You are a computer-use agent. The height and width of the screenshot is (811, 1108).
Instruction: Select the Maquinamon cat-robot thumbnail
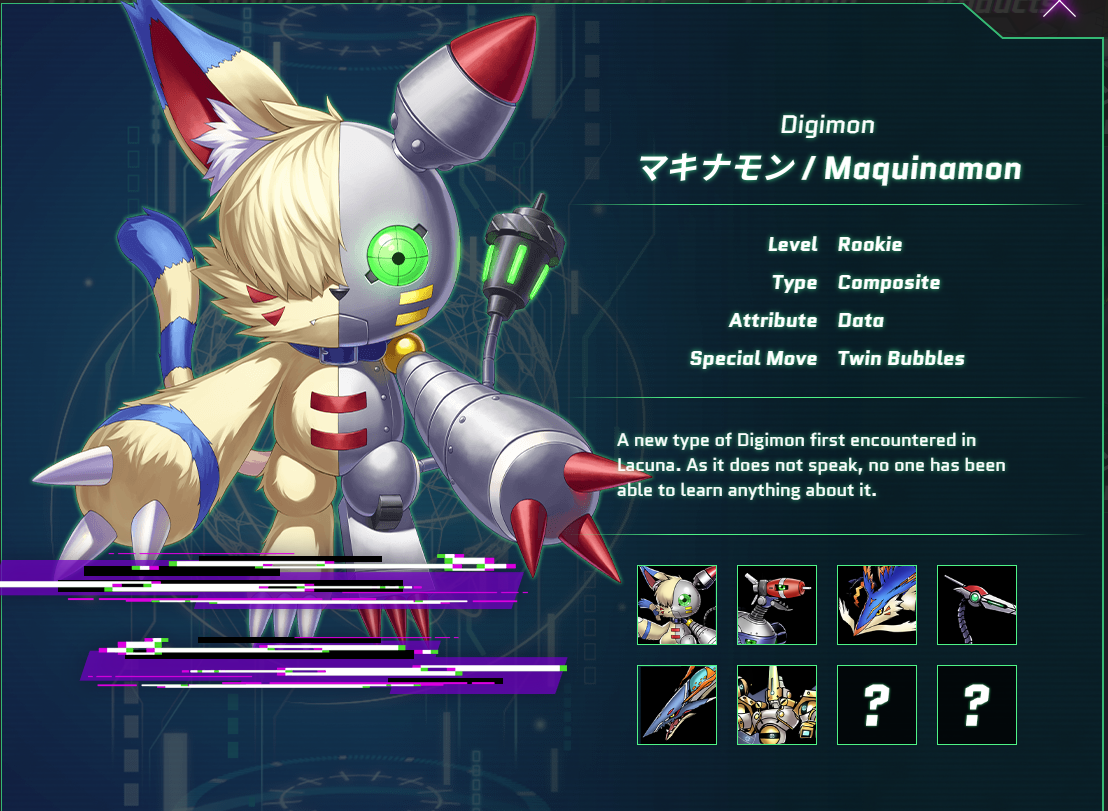pyautogui.click(x=677, y=605)
